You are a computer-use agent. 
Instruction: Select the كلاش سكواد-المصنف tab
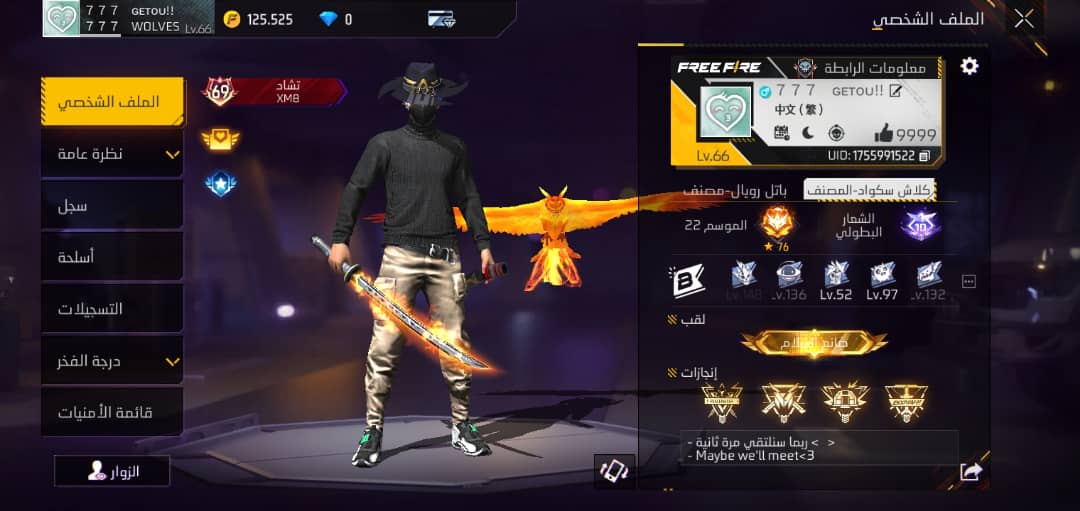(x=868, y=190)
